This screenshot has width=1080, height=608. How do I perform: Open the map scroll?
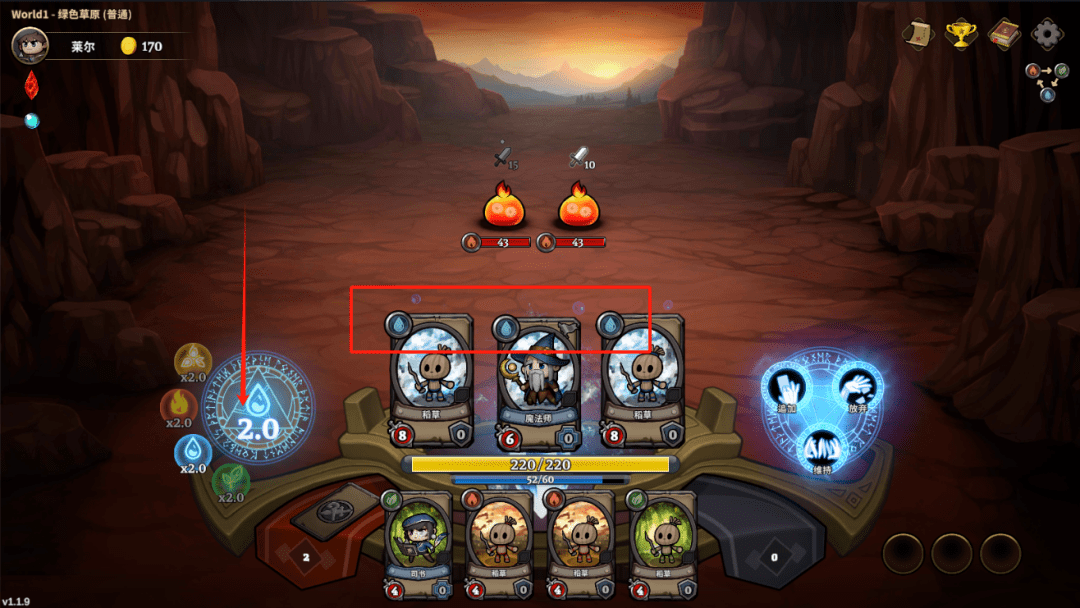(917, 35)
